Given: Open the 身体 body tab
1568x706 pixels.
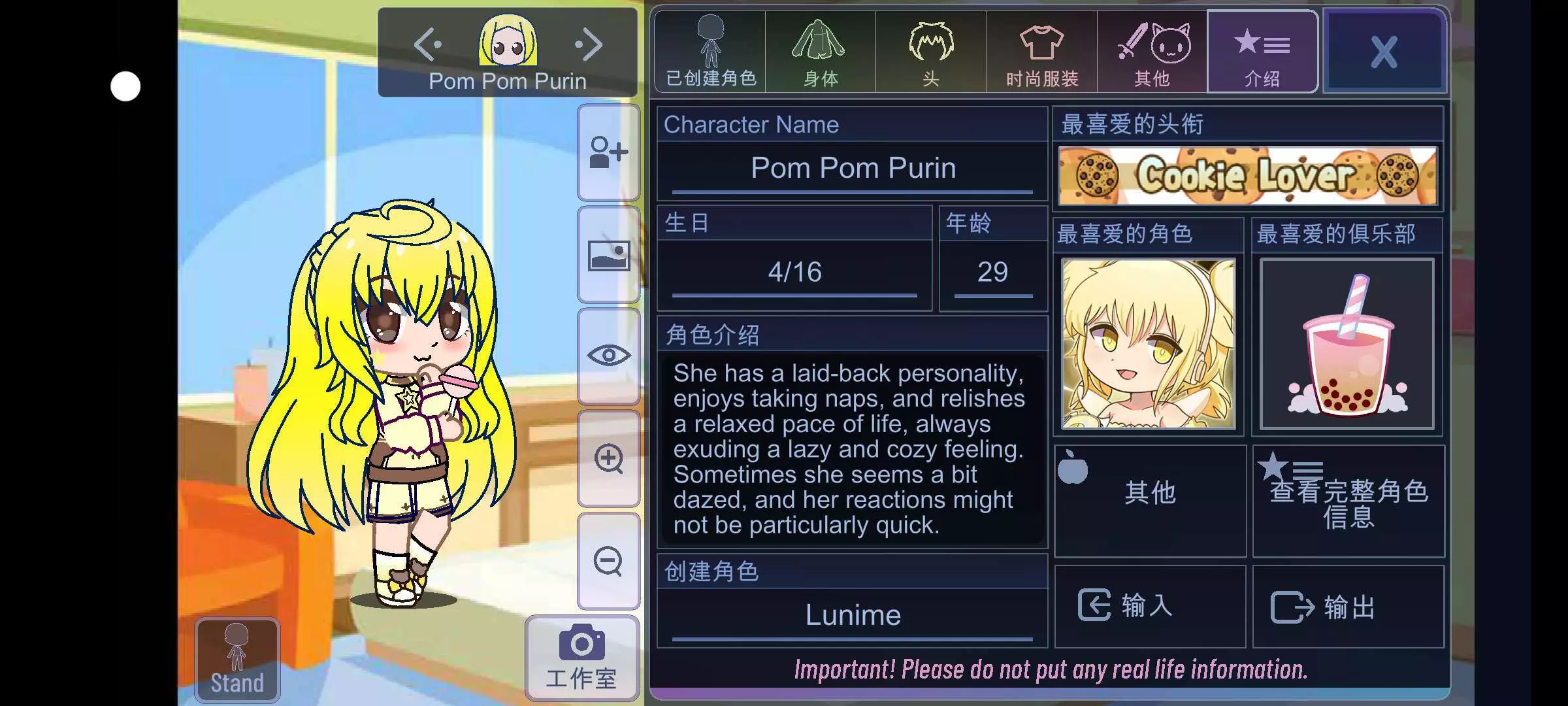Looking at the screenshot, I should (821, 52).
